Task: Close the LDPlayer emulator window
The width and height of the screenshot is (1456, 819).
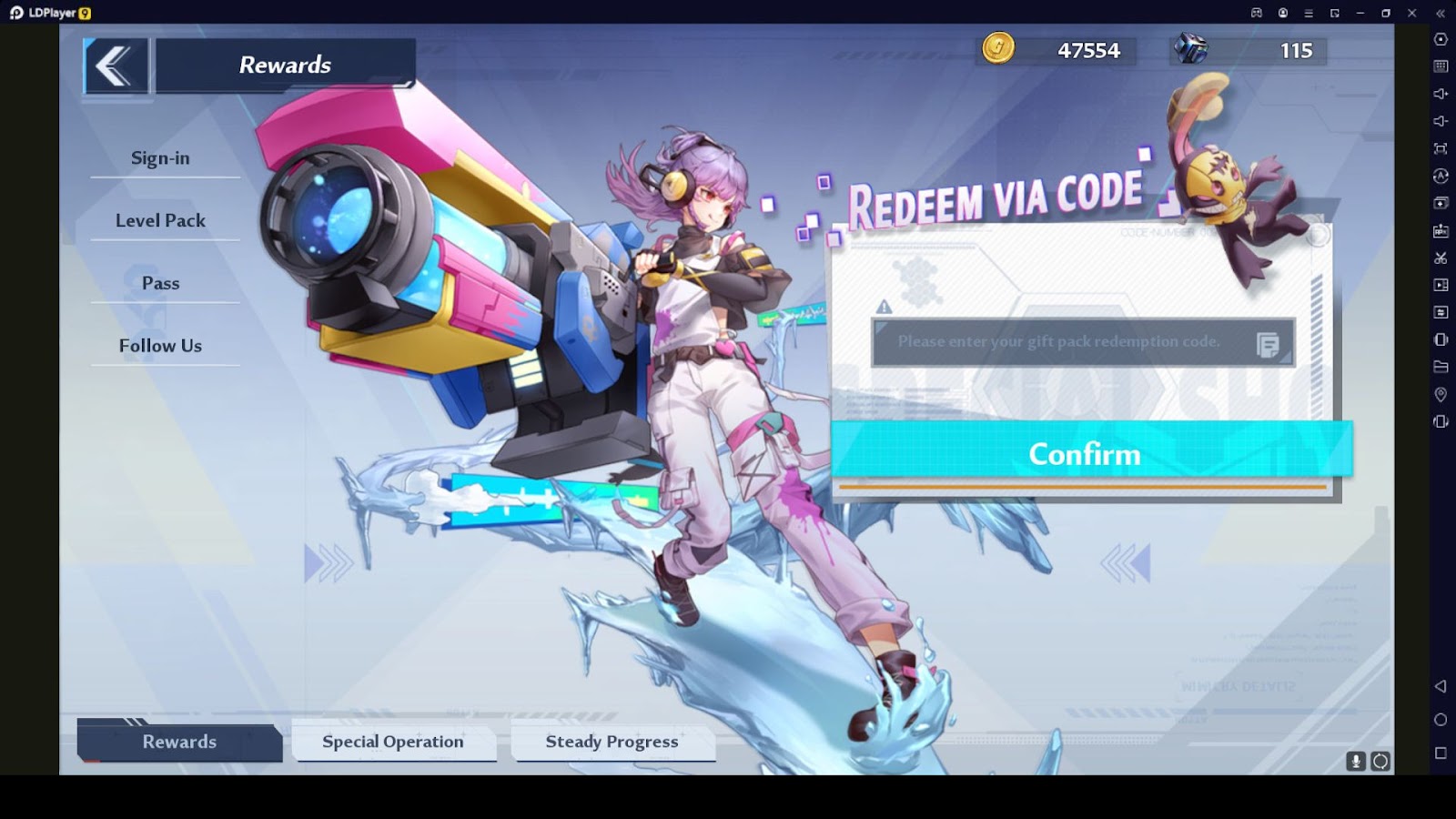Action: point(1411,13)
